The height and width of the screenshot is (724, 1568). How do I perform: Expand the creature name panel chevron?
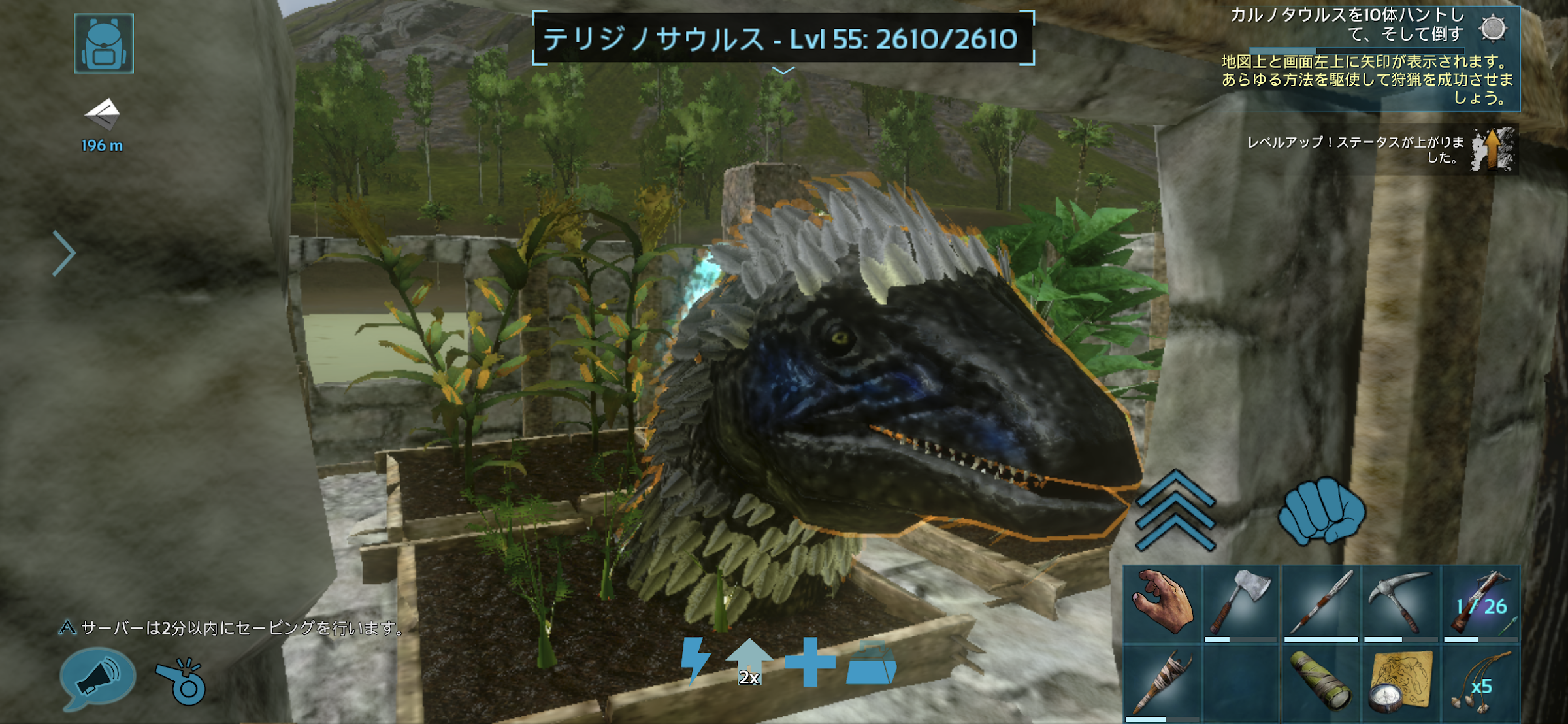coord(783,70)
